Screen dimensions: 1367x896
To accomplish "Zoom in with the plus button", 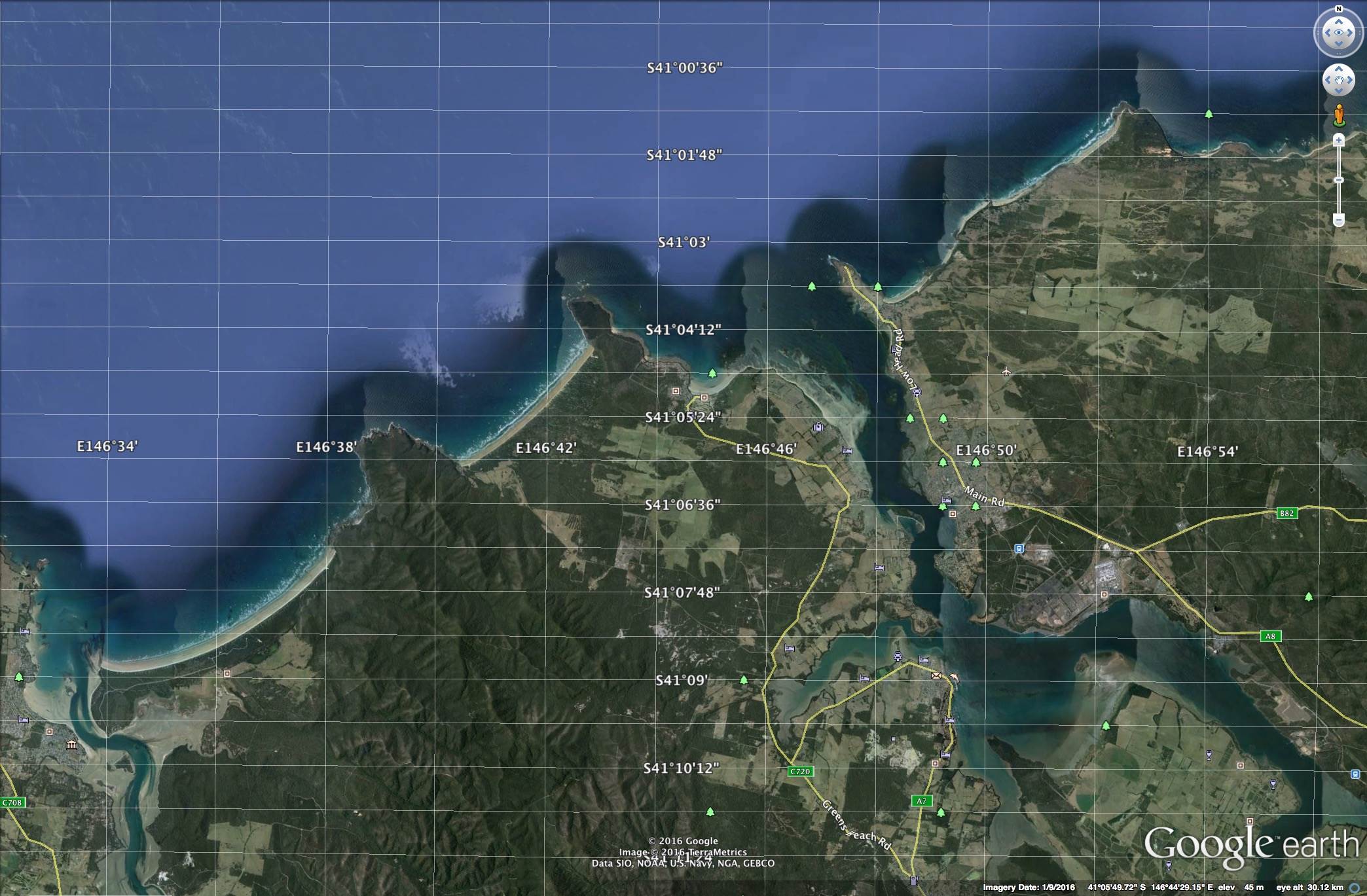I will pos(1339,140).
